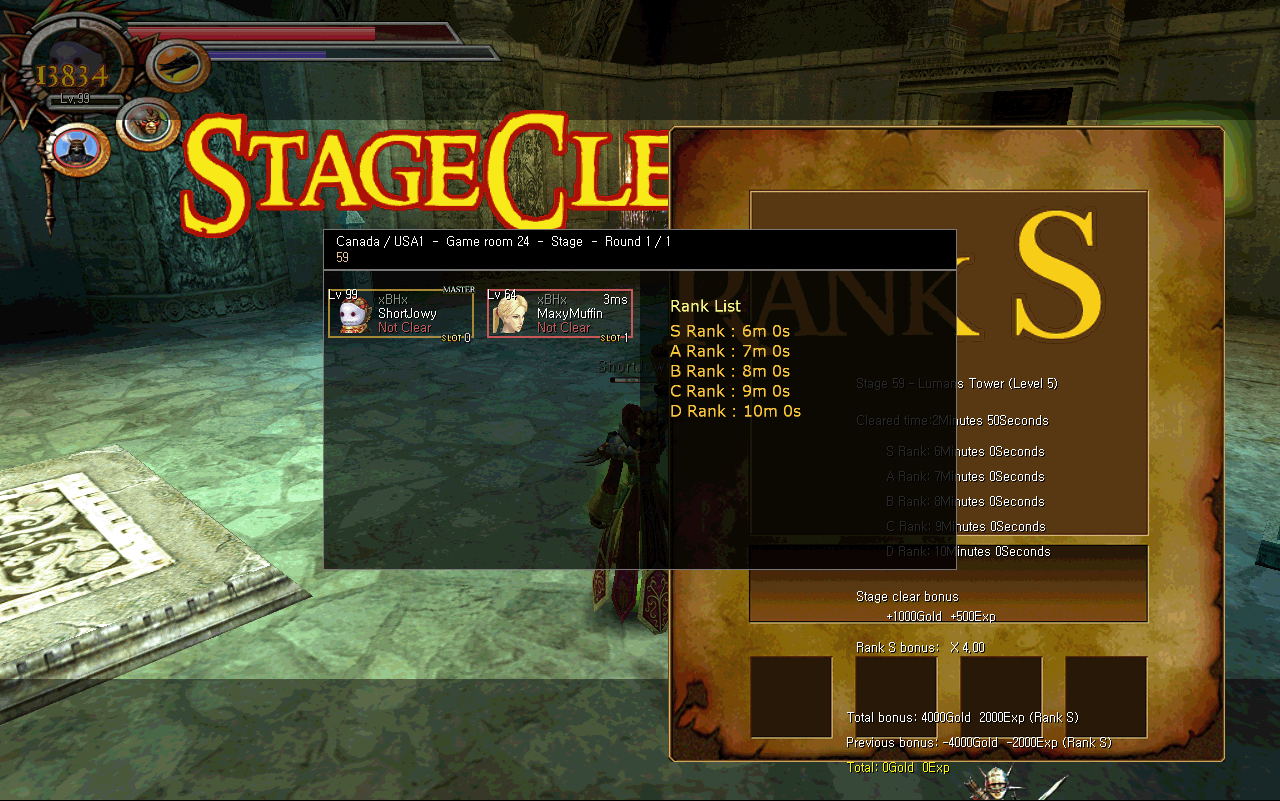Select ShortJowy's player card
Image resolution: width=1280 pixels, height=801 pixels.
(x=401, y=314)
